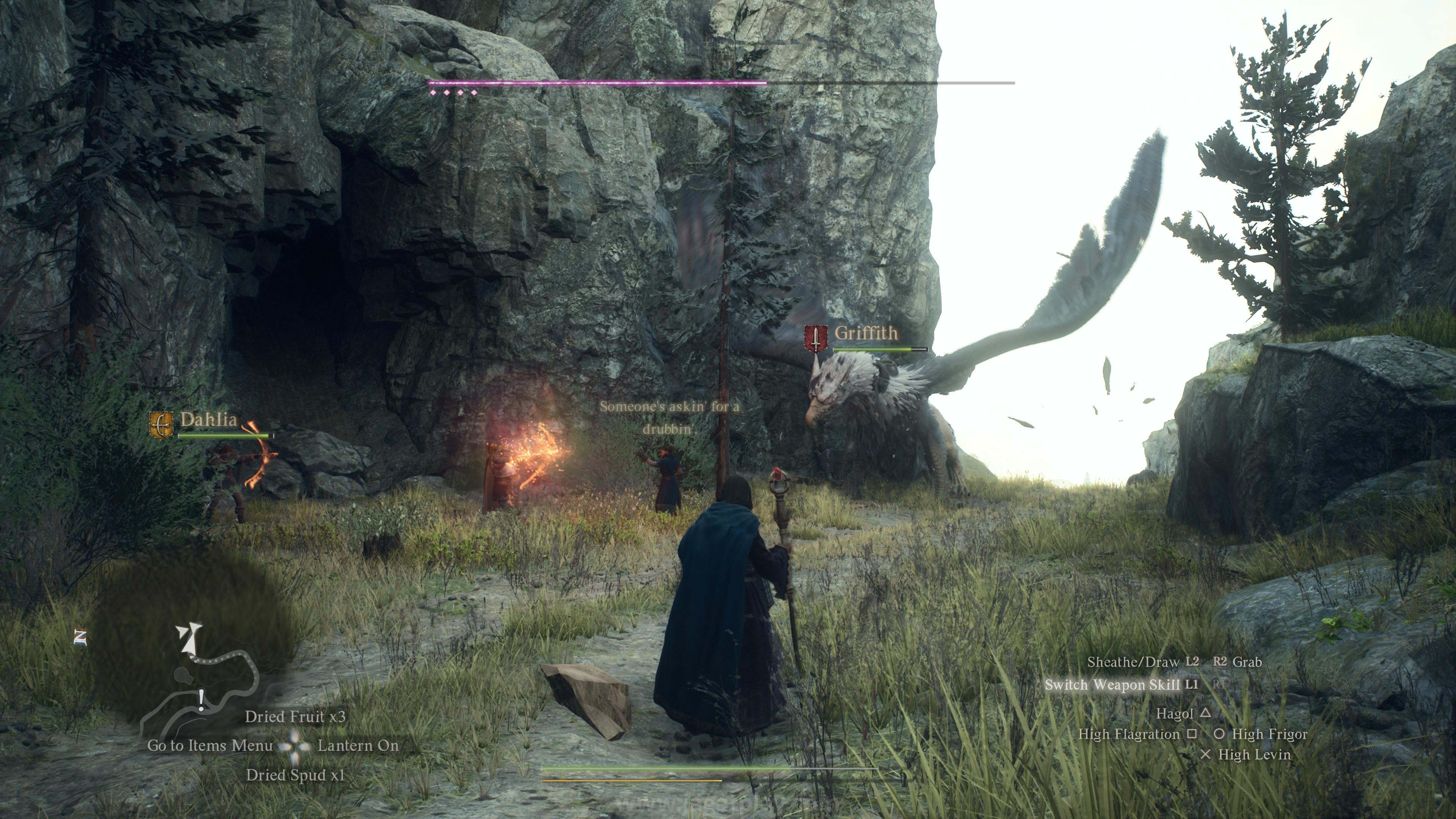Select the Dried Spud x1 quick item
This screenshot has height=819, width=1456.
295,775
